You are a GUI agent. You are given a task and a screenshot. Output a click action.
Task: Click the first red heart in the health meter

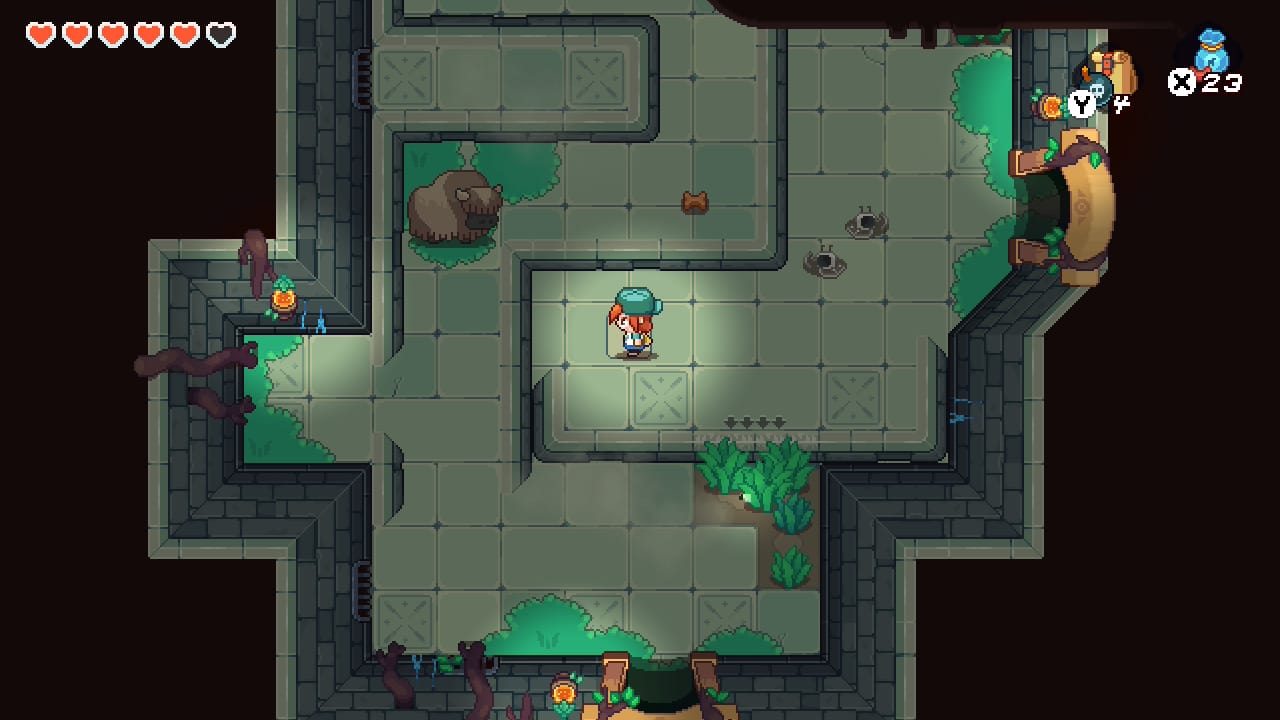click(41, 32)
